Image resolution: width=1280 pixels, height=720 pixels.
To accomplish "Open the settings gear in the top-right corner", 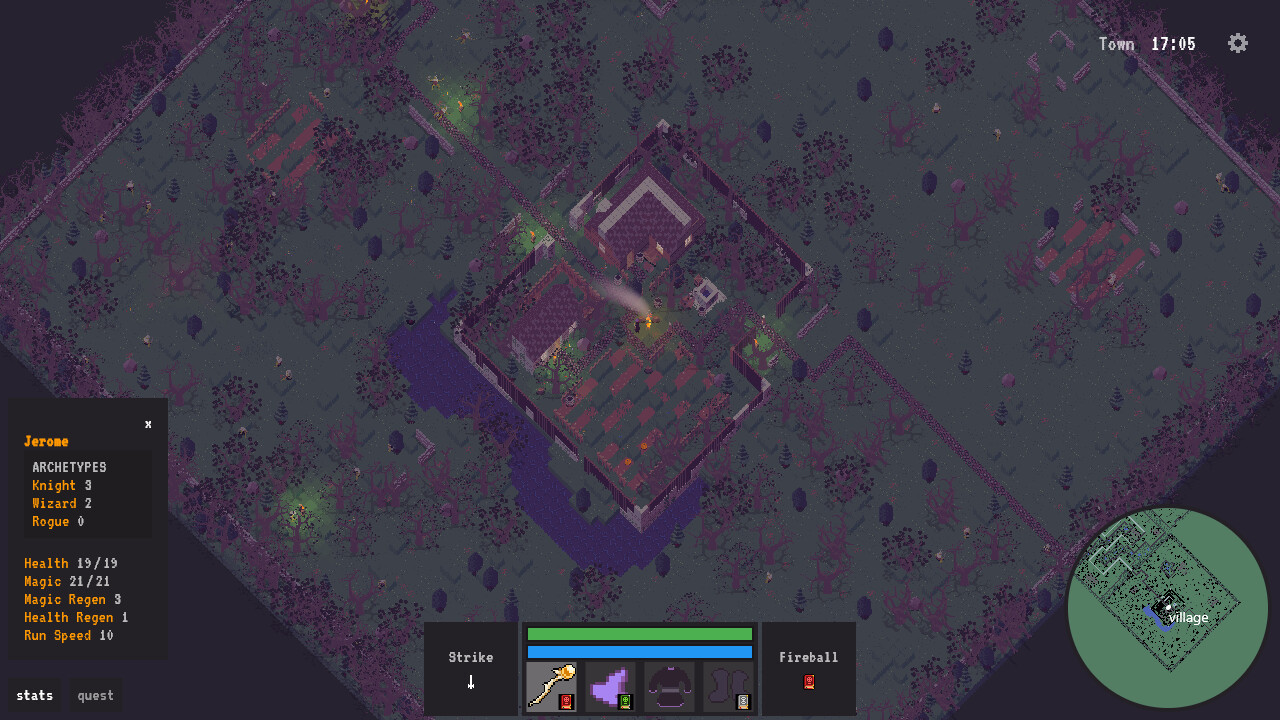I will pos(1237,43).
